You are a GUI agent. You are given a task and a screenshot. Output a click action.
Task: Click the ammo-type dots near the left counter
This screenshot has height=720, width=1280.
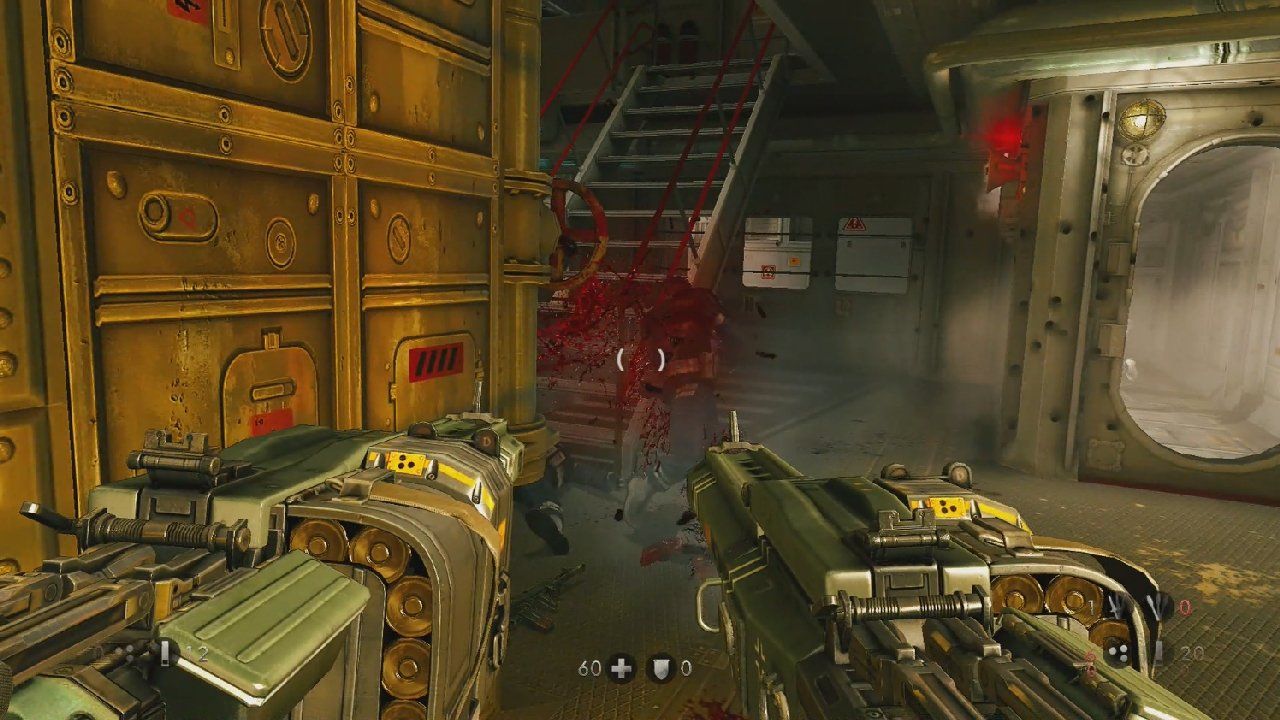(125, 651)
